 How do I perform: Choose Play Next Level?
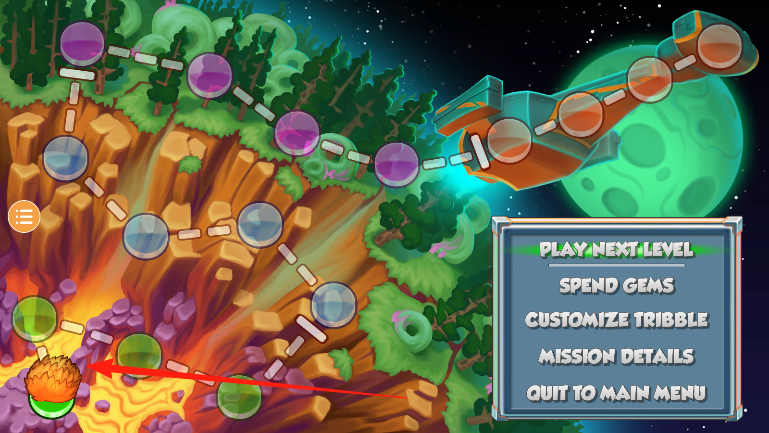point(616,249)
